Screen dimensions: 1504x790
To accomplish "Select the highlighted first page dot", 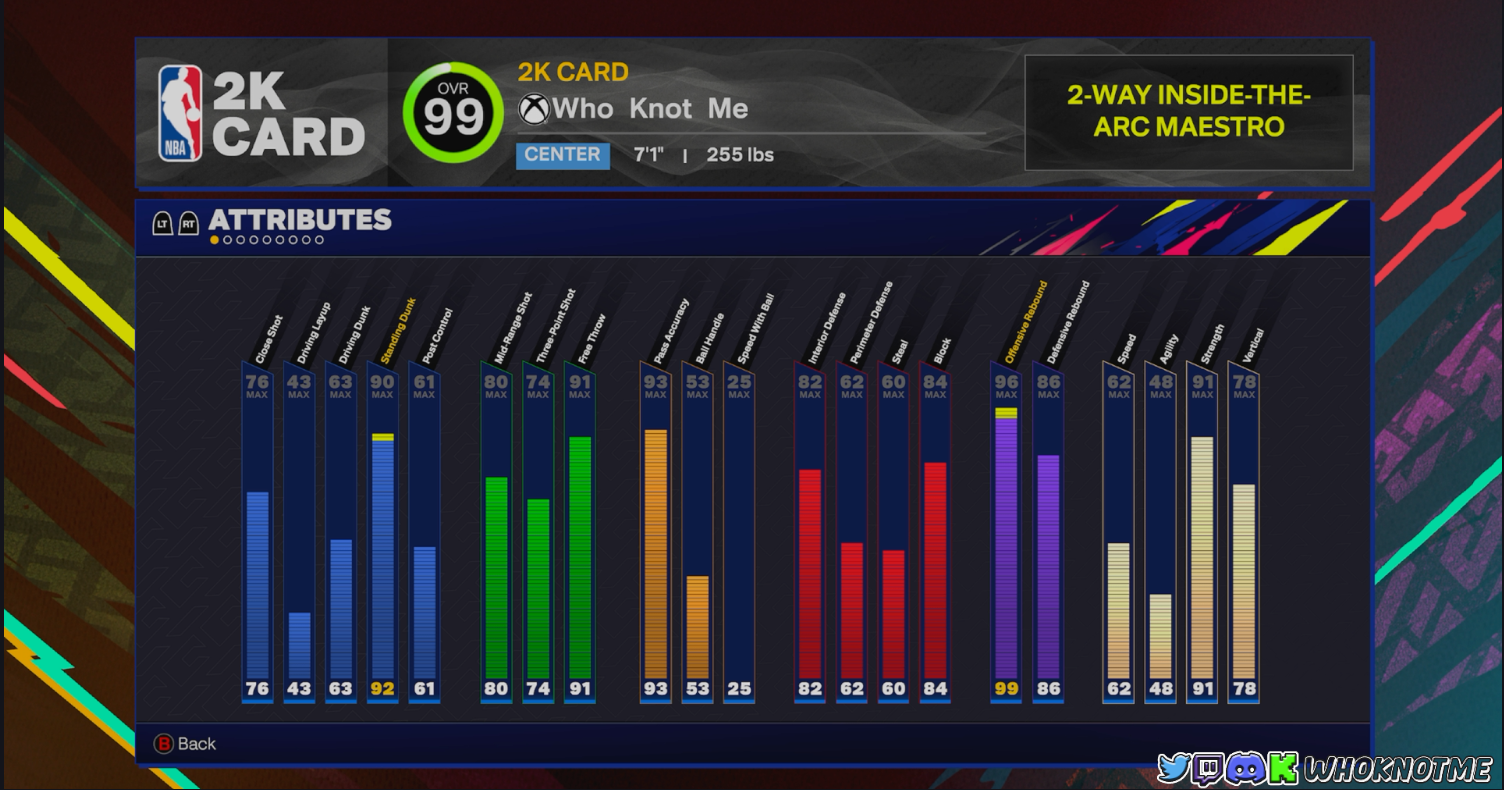I will (x=214, y=240).
